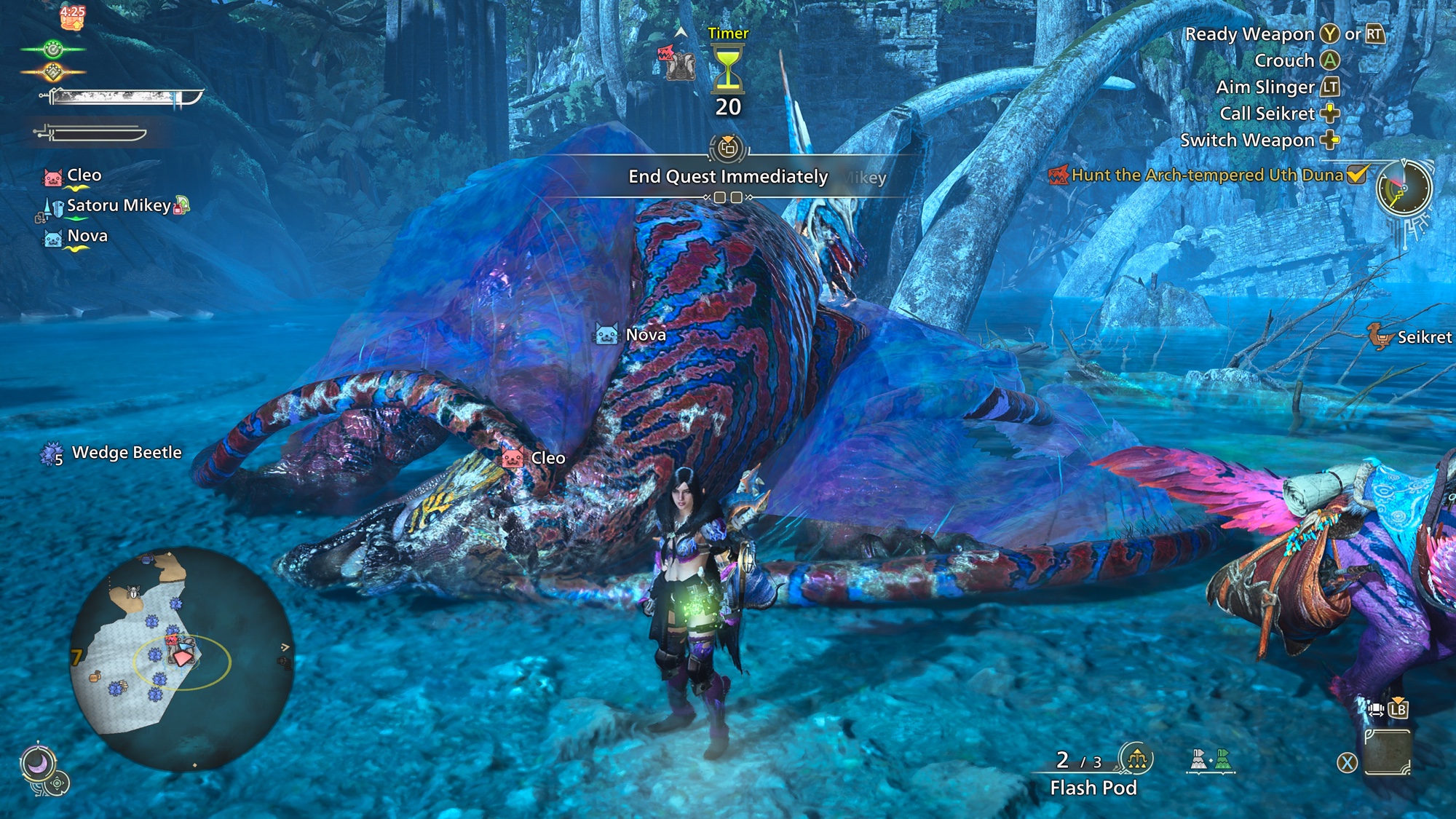1456x819 pixels.
Task: Click the quest compass clock icon
Action: 1404,189
